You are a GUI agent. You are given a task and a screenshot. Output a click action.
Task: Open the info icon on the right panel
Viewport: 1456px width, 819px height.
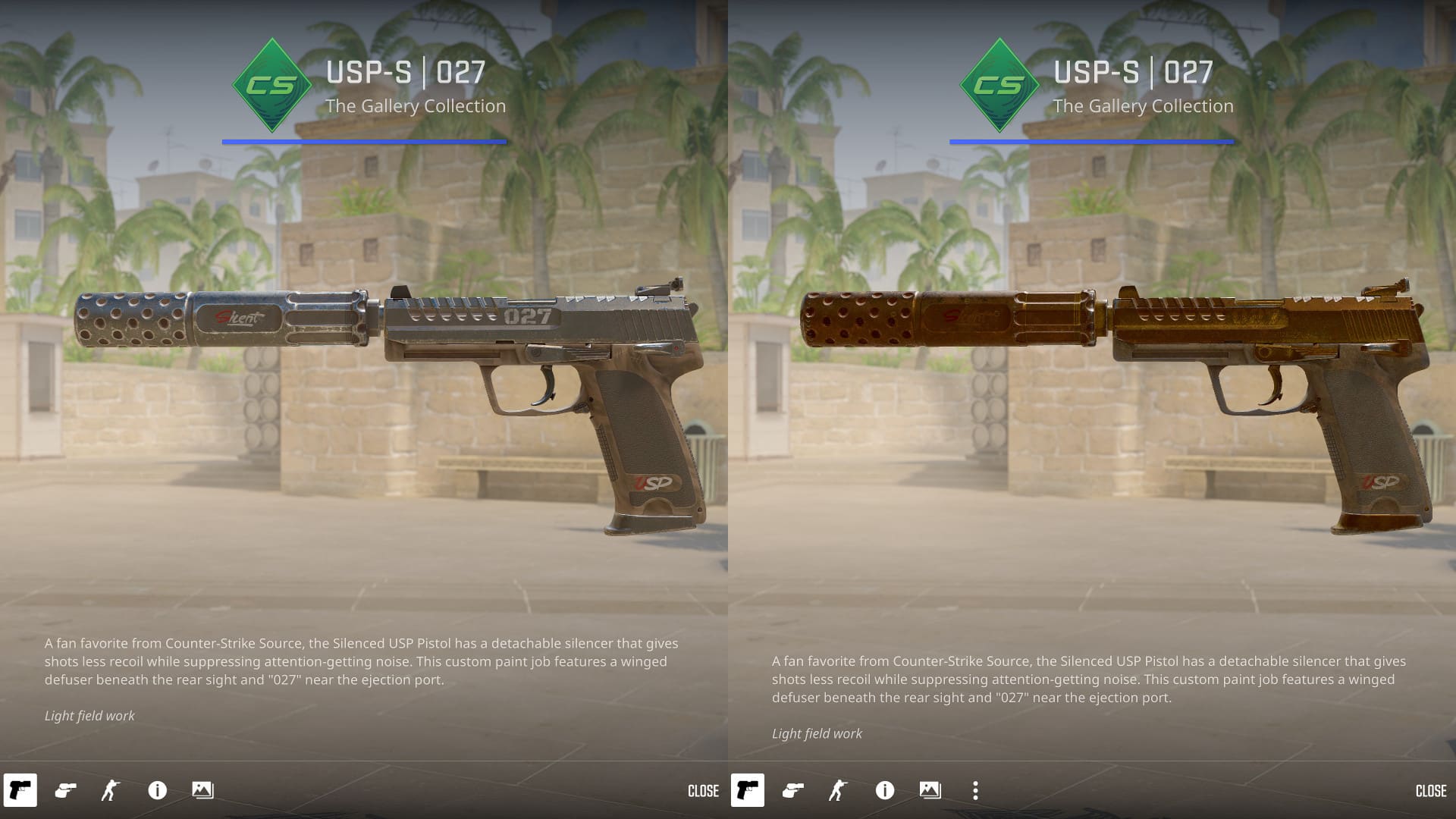[883, 791]
